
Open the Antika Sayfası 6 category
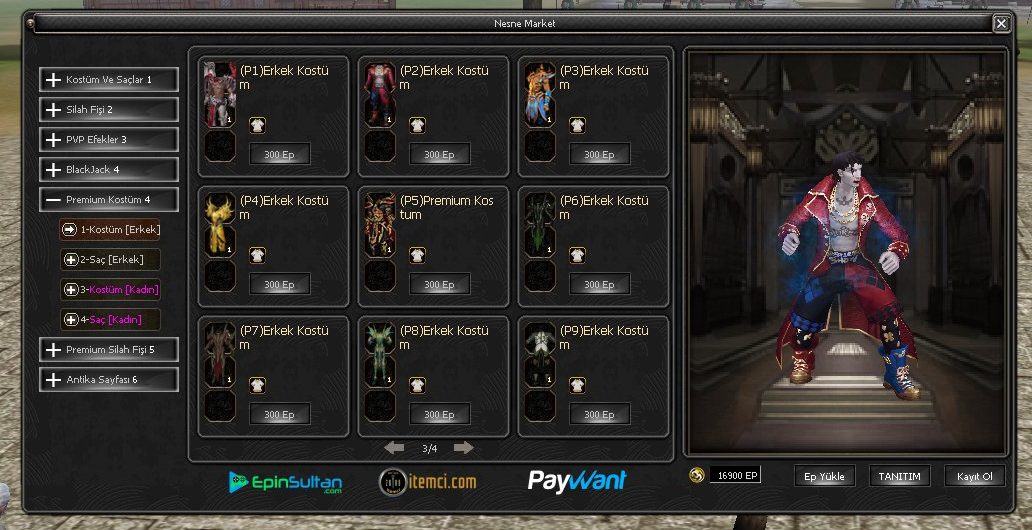point(109,380)
